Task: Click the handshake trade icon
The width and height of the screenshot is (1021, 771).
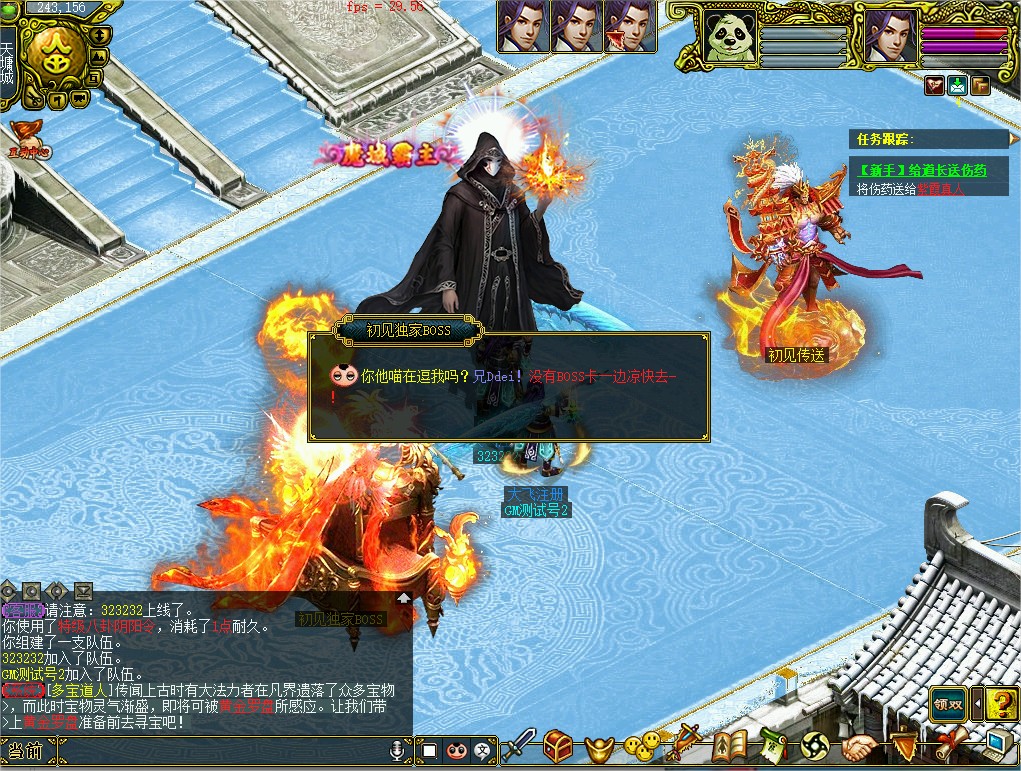Action: click(x=858, y=746)
